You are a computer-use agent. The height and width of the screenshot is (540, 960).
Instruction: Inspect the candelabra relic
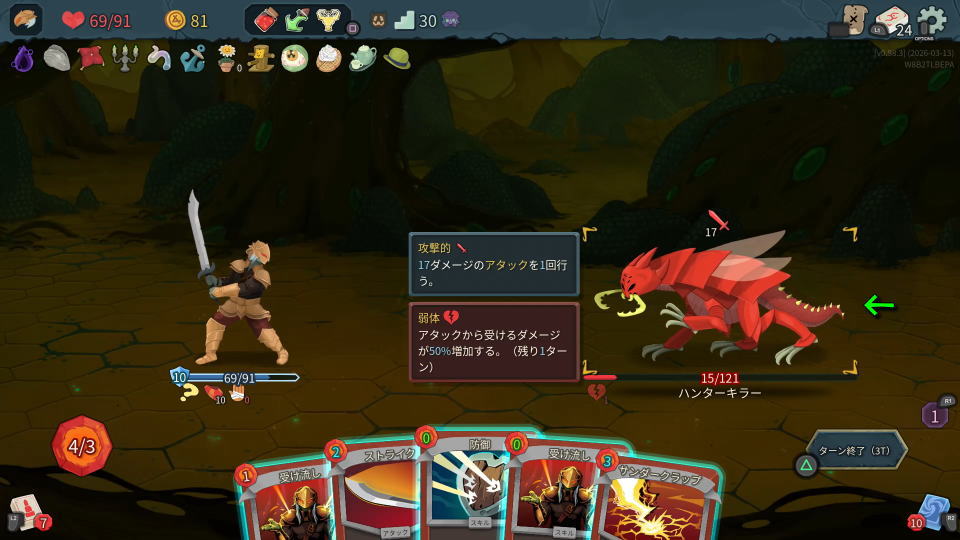[x=124, y=58]
